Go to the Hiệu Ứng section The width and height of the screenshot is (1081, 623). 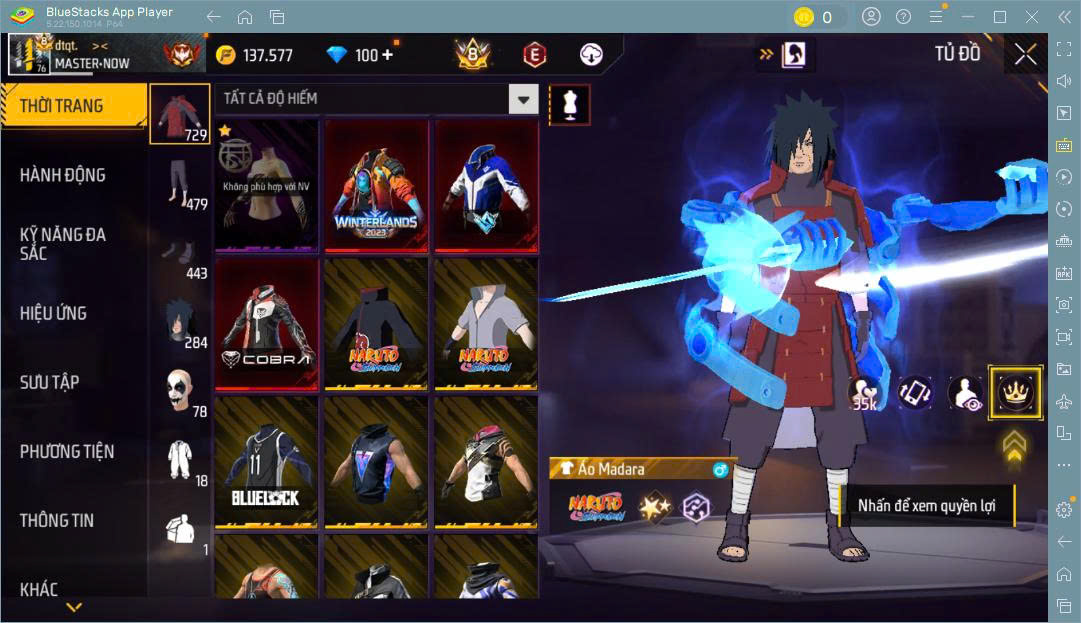[x=53, y=313]
